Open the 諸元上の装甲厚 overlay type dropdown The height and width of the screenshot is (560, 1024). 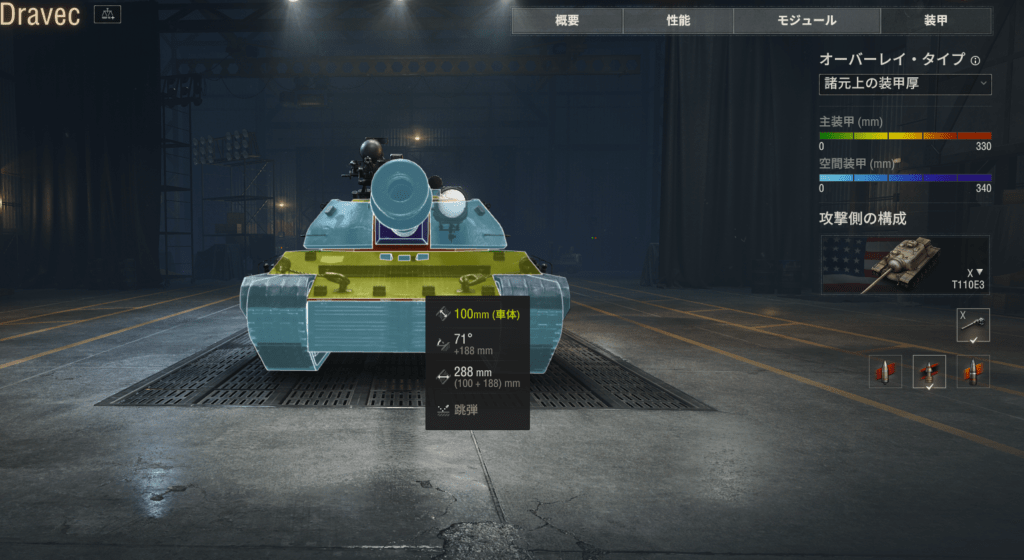tap(905, 83)
